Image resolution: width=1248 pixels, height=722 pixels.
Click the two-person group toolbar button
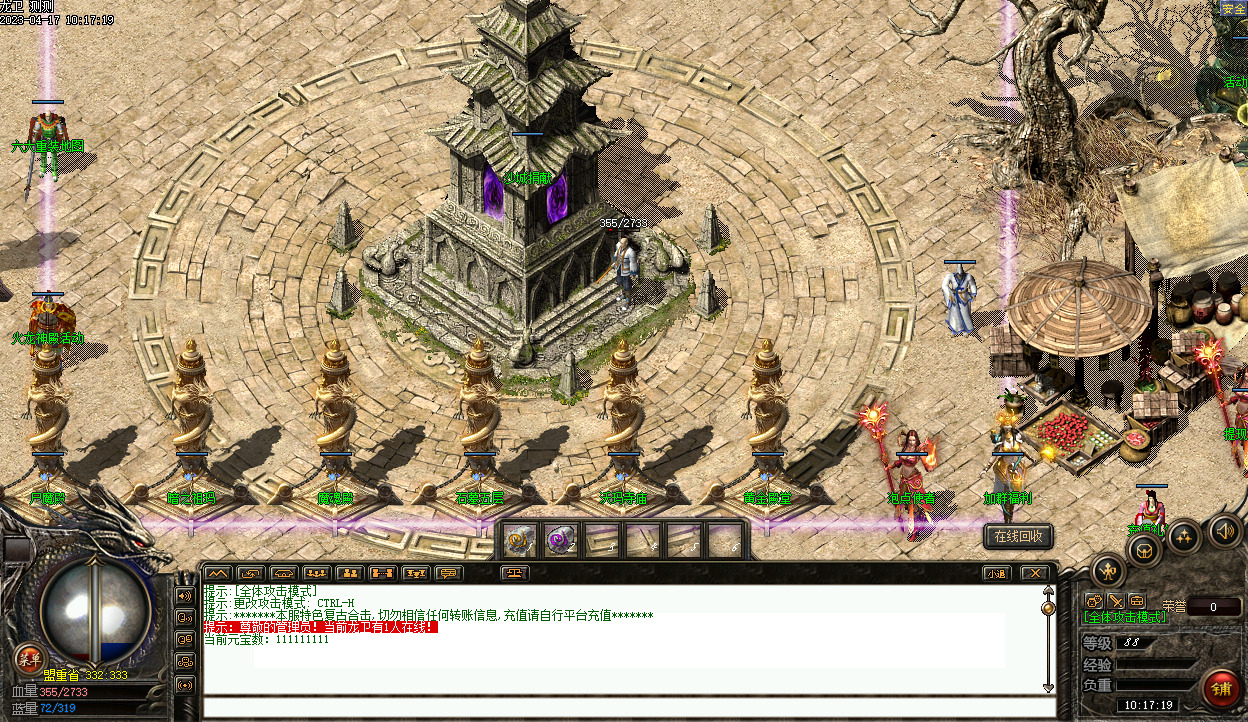(x=349, y=573)
